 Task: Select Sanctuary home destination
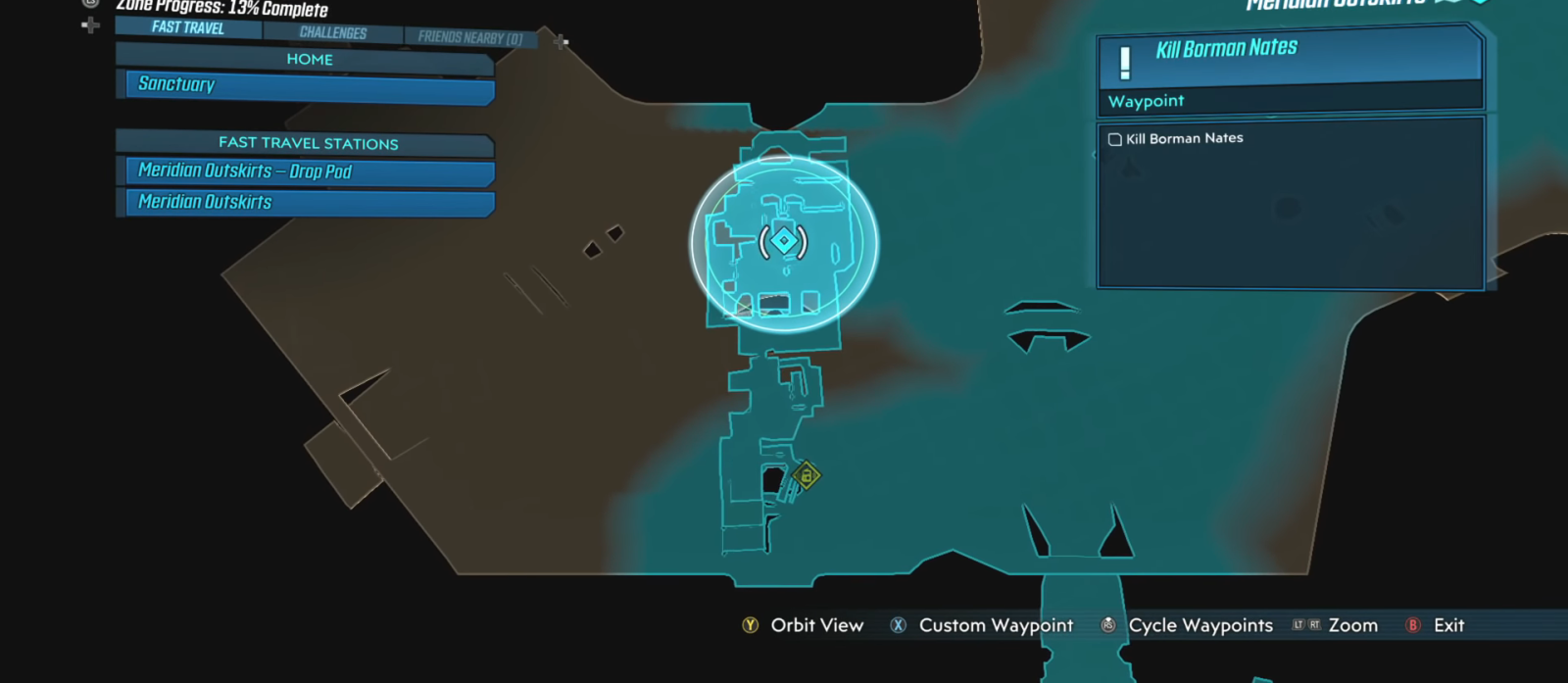(309, 85)
